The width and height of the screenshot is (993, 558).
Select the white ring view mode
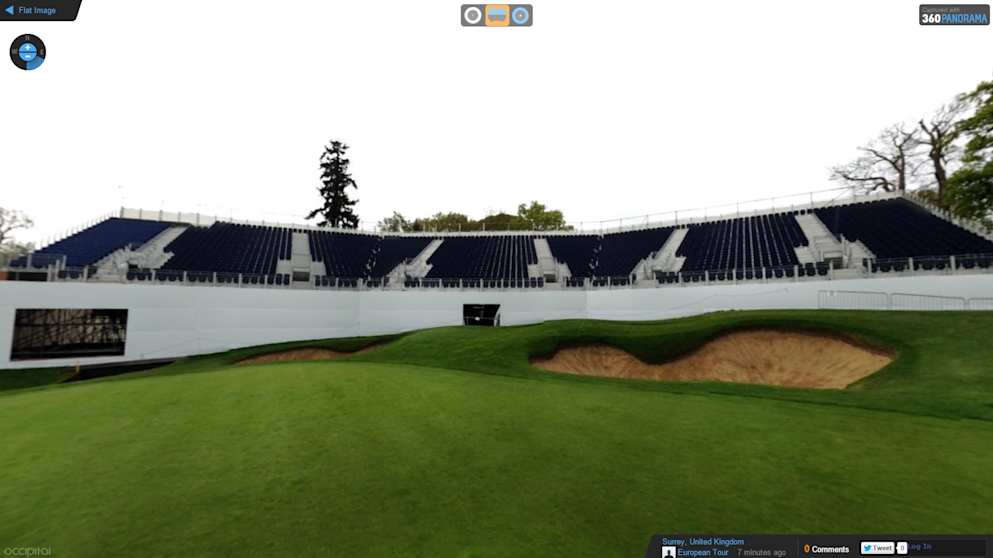[473, 15]
